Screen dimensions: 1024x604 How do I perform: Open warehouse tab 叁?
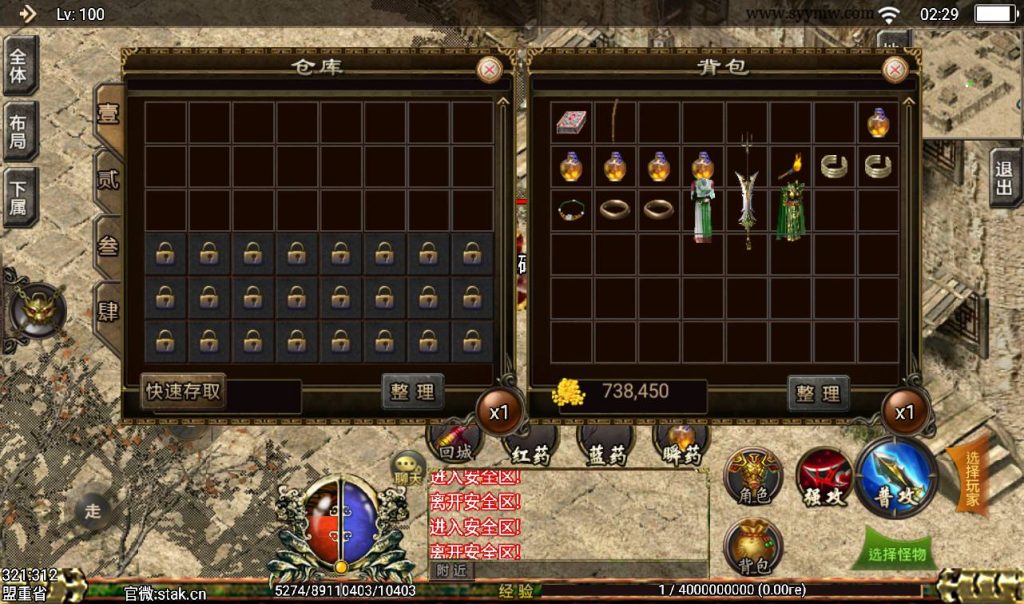tap(107, 245)
